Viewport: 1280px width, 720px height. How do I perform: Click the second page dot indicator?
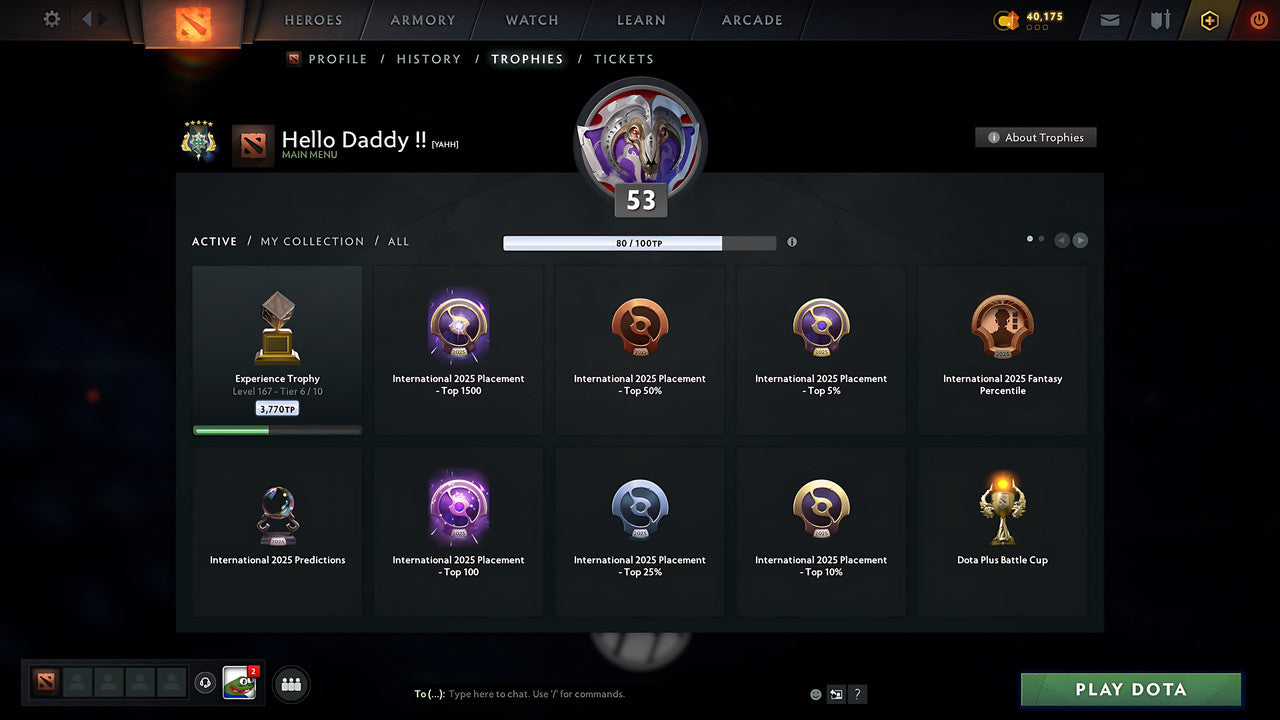tap(1041, 239)
